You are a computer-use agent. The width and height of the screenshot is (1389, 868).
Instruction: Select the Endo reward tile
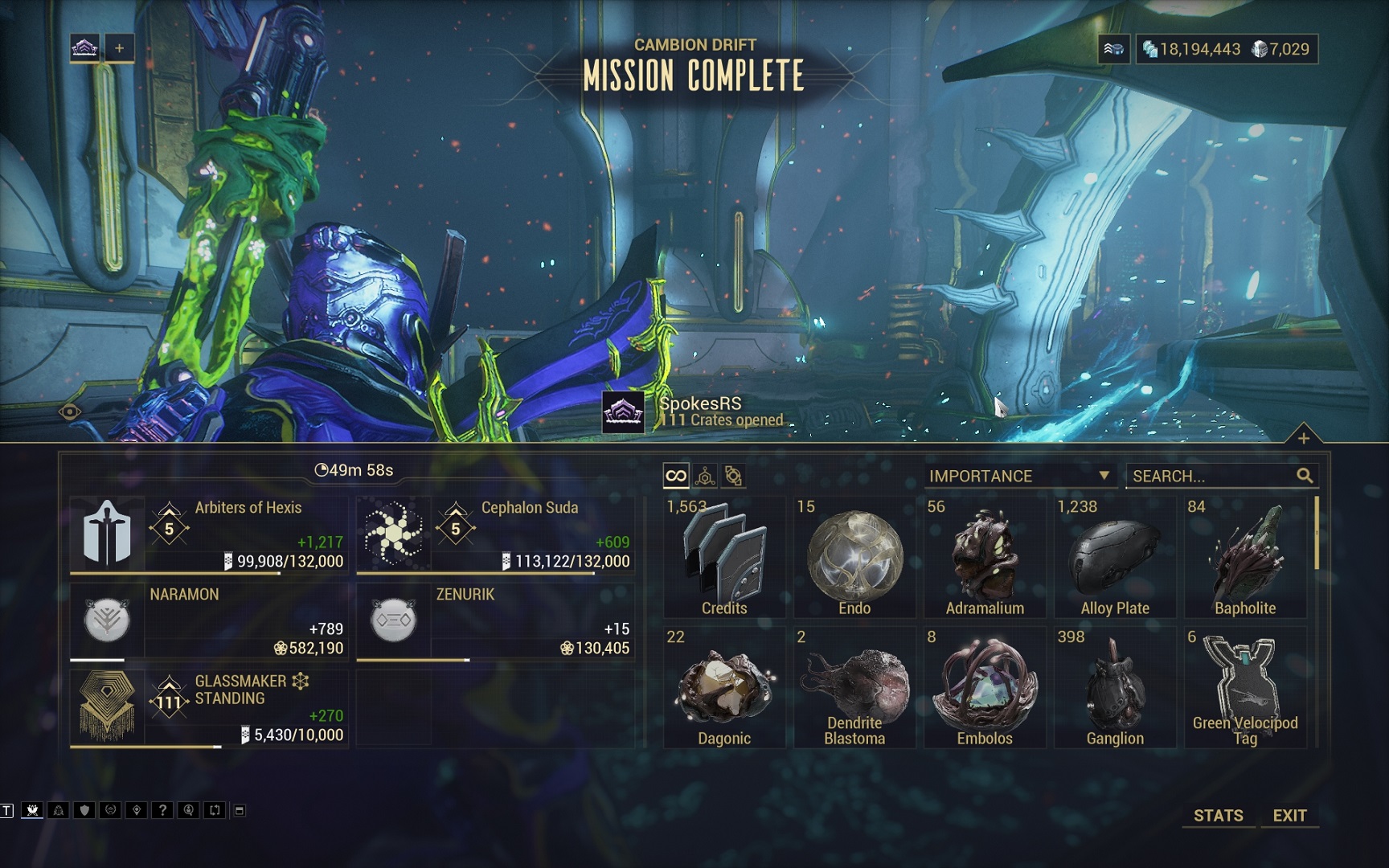point(854,557)
